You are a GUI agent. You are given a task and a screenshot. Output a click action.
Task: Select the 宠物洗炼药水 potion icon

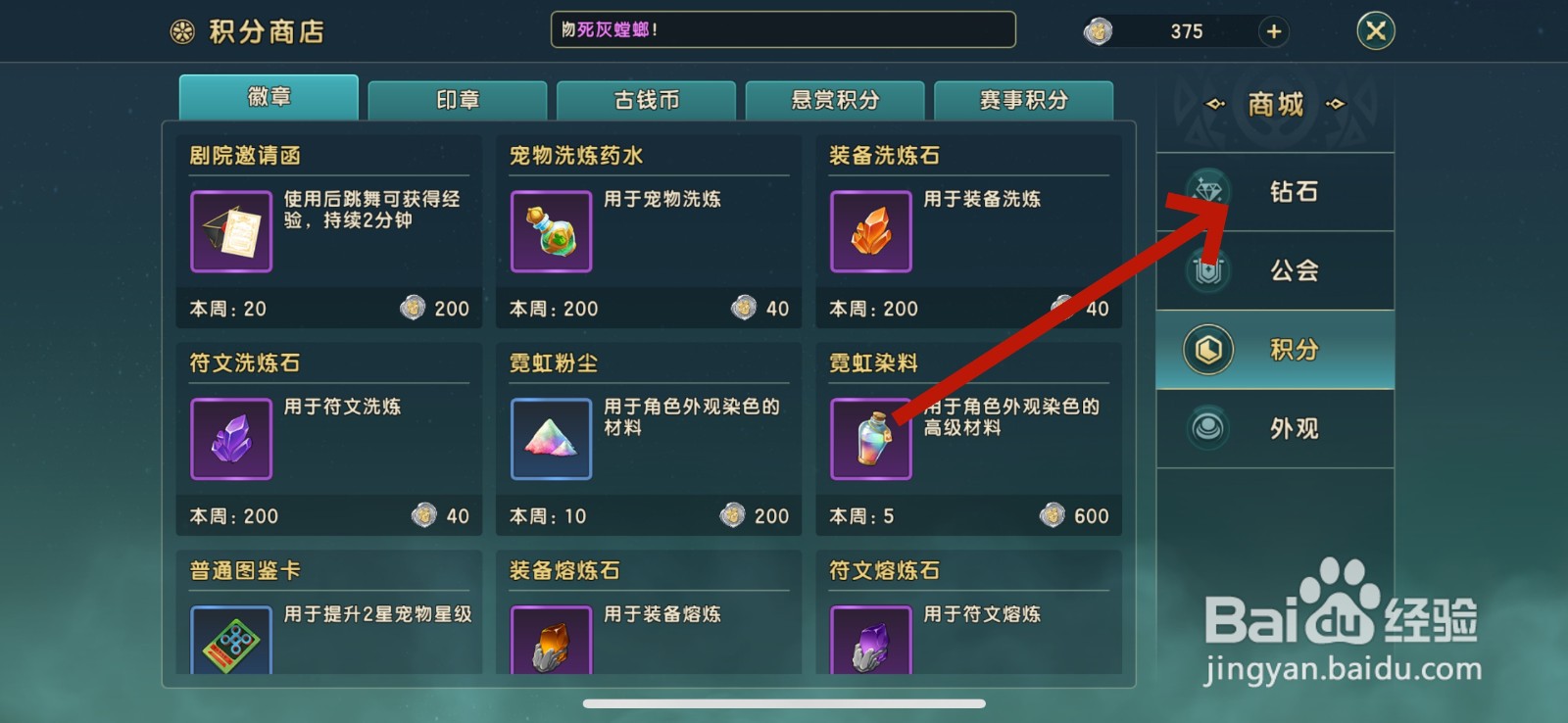click(550, 231)
